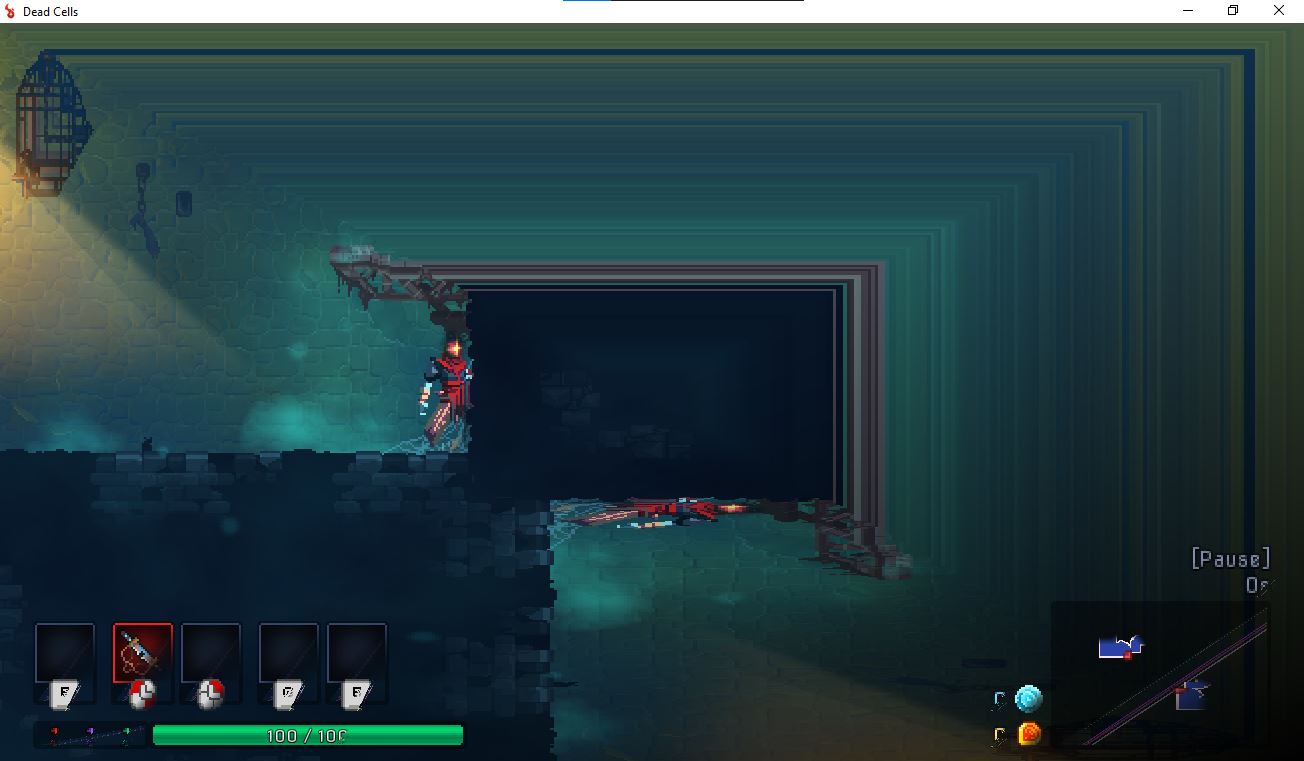Screen dimensions: 1304x761
Task: Click the gold counter's orange gem icon
Action: click(1029, 733)
